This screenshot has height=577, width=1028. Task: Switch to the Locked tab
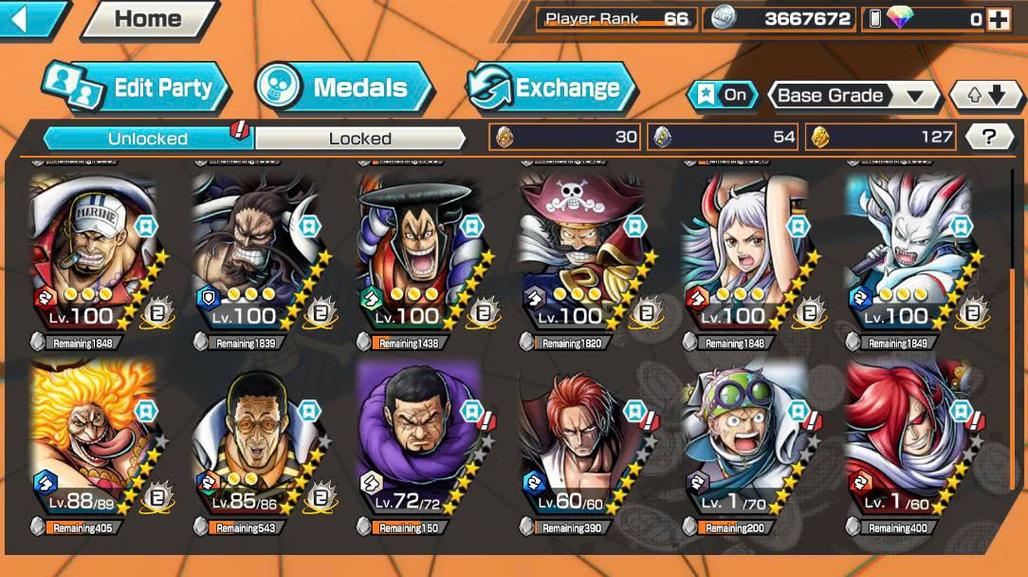(x=360, y=138)
